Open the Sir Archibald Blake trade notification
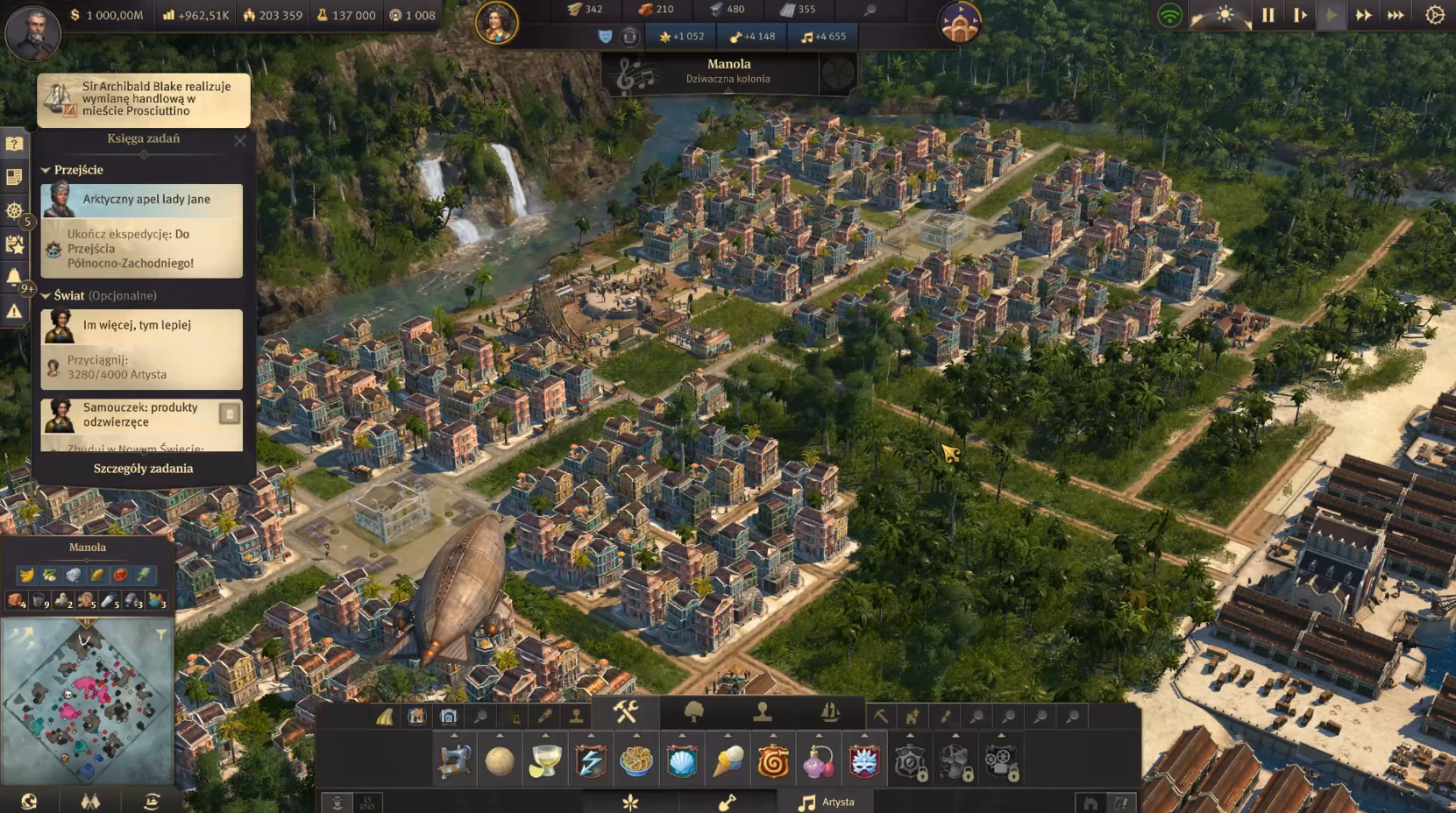Image resolution: width=1456 pixels, height=813 pixels. pyautogui.click(x=144, y=99)
